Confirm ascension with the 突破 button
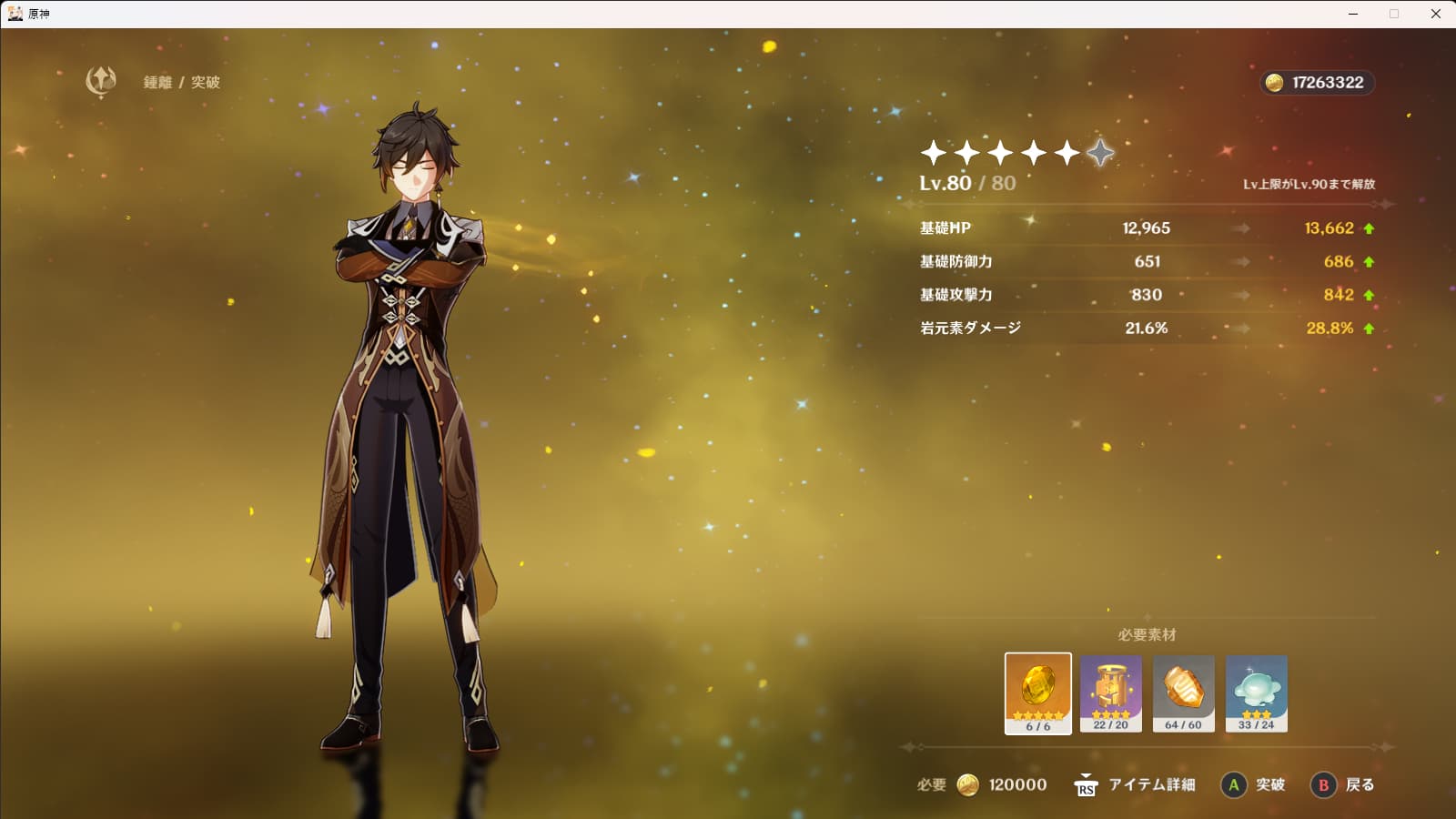The height and width of the screenshot is (819, 1456). pos(1252,784)
